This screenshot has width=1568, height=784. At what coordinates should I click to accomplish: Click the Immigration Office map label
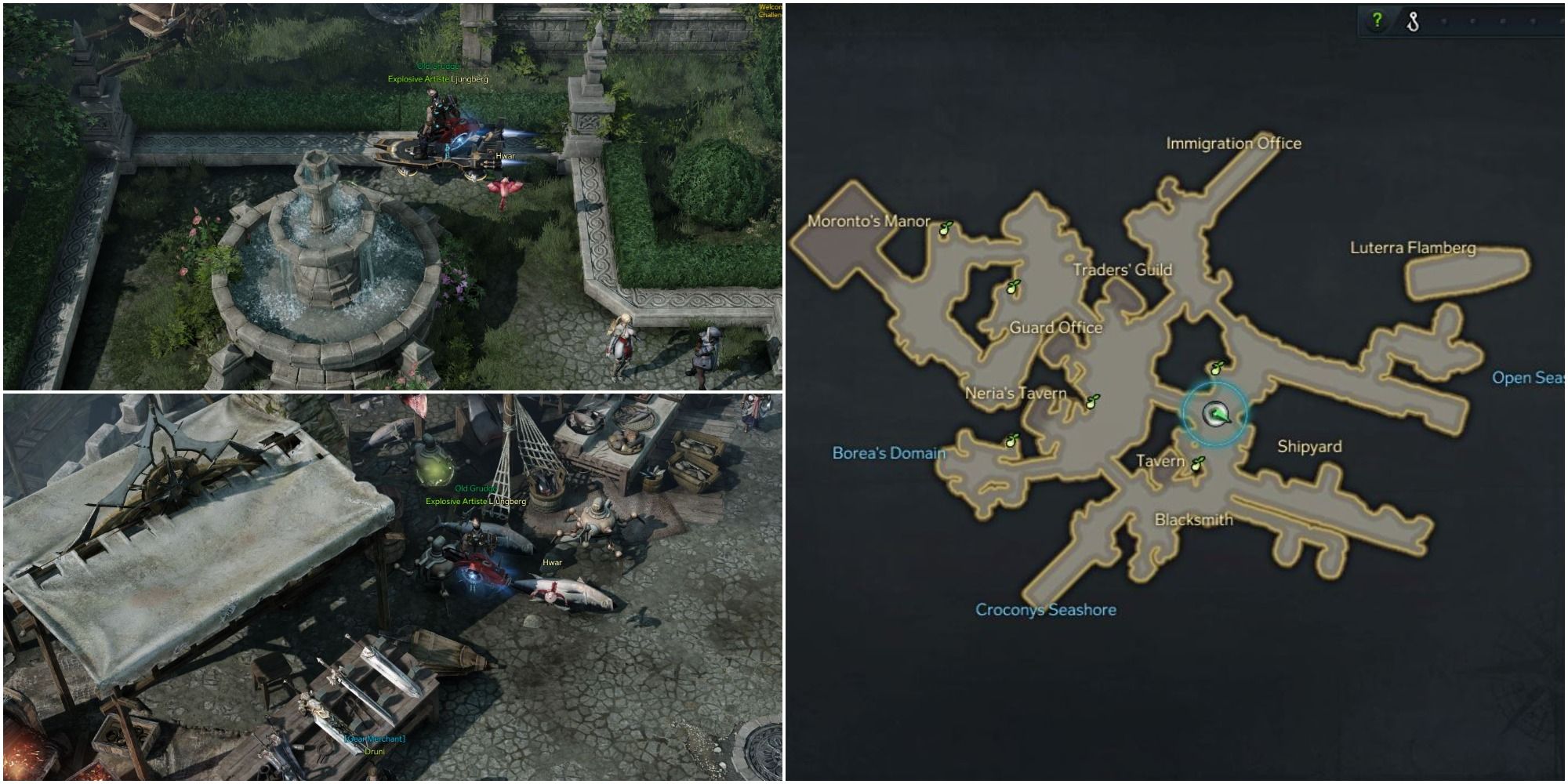coord(1234,143)
